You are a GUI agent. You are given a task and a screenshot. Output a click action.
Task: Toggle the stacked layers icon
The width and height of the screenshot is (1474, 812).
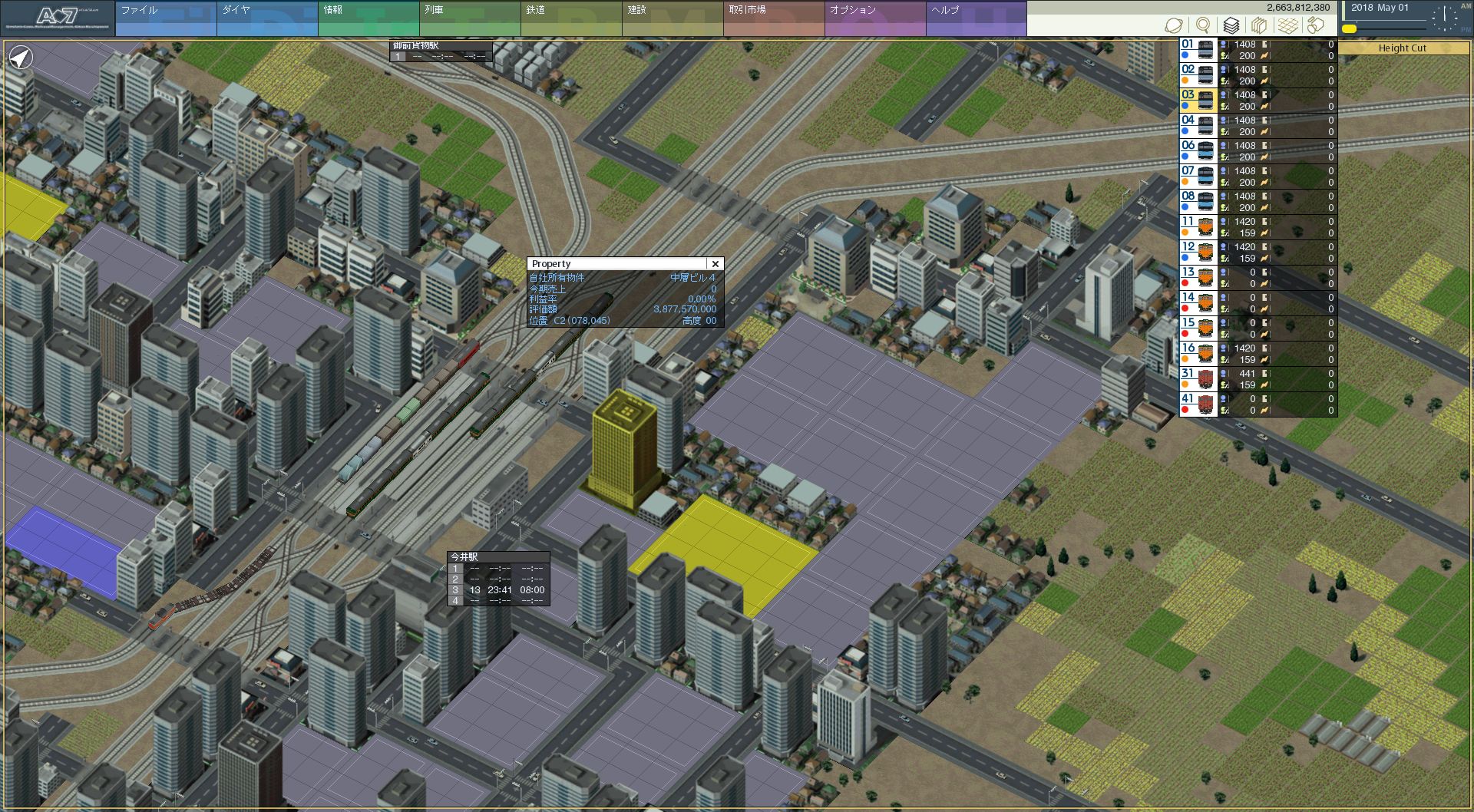click(1231, 25)
